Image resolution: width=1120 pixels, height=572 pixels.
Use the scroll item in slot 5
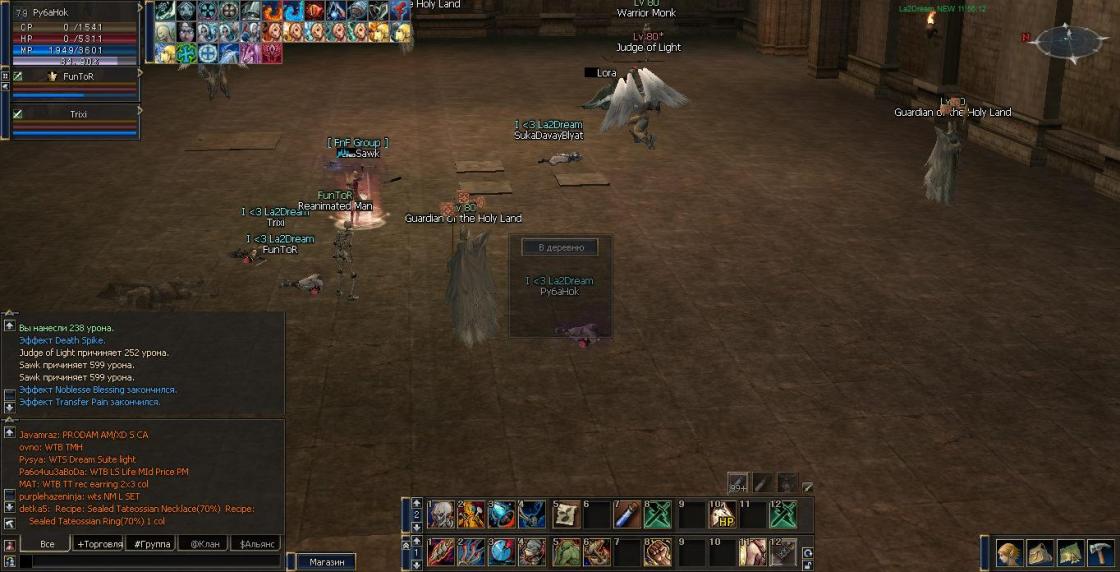pyautogui.click(x=566, y=515)
